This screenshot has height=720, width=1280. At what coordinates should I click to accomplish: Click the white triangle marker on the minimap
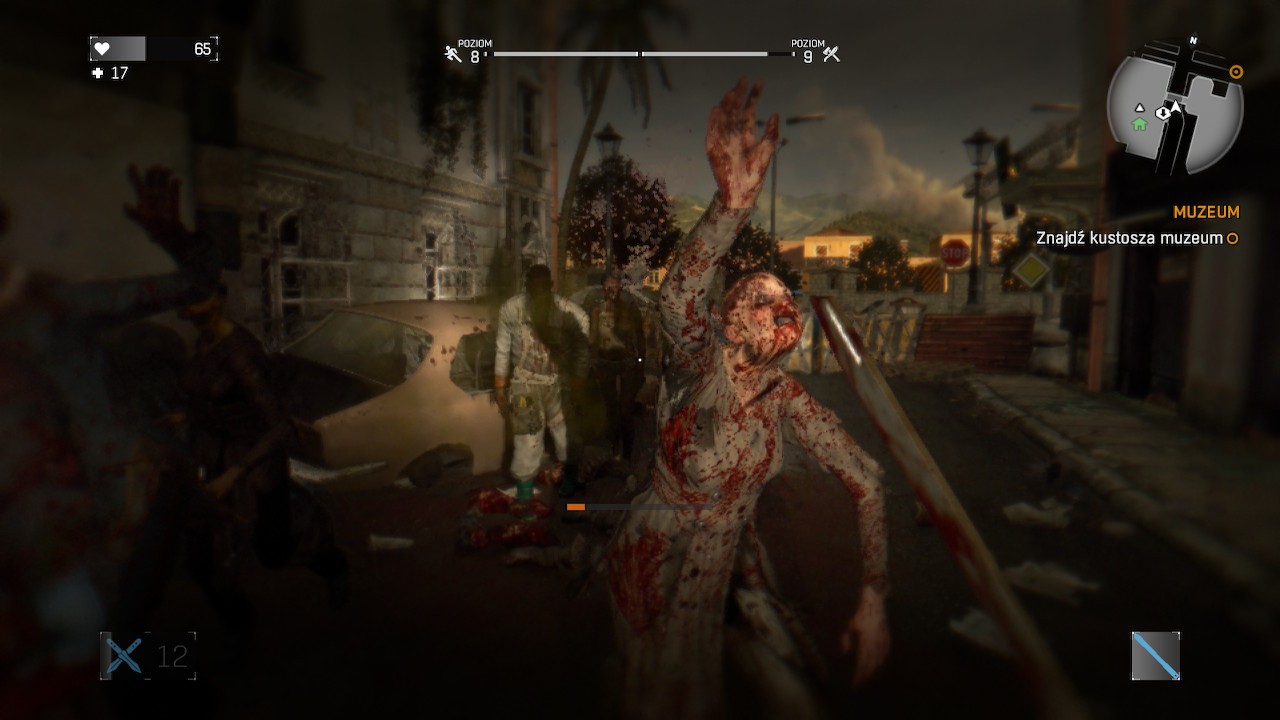pos(1140,108)
